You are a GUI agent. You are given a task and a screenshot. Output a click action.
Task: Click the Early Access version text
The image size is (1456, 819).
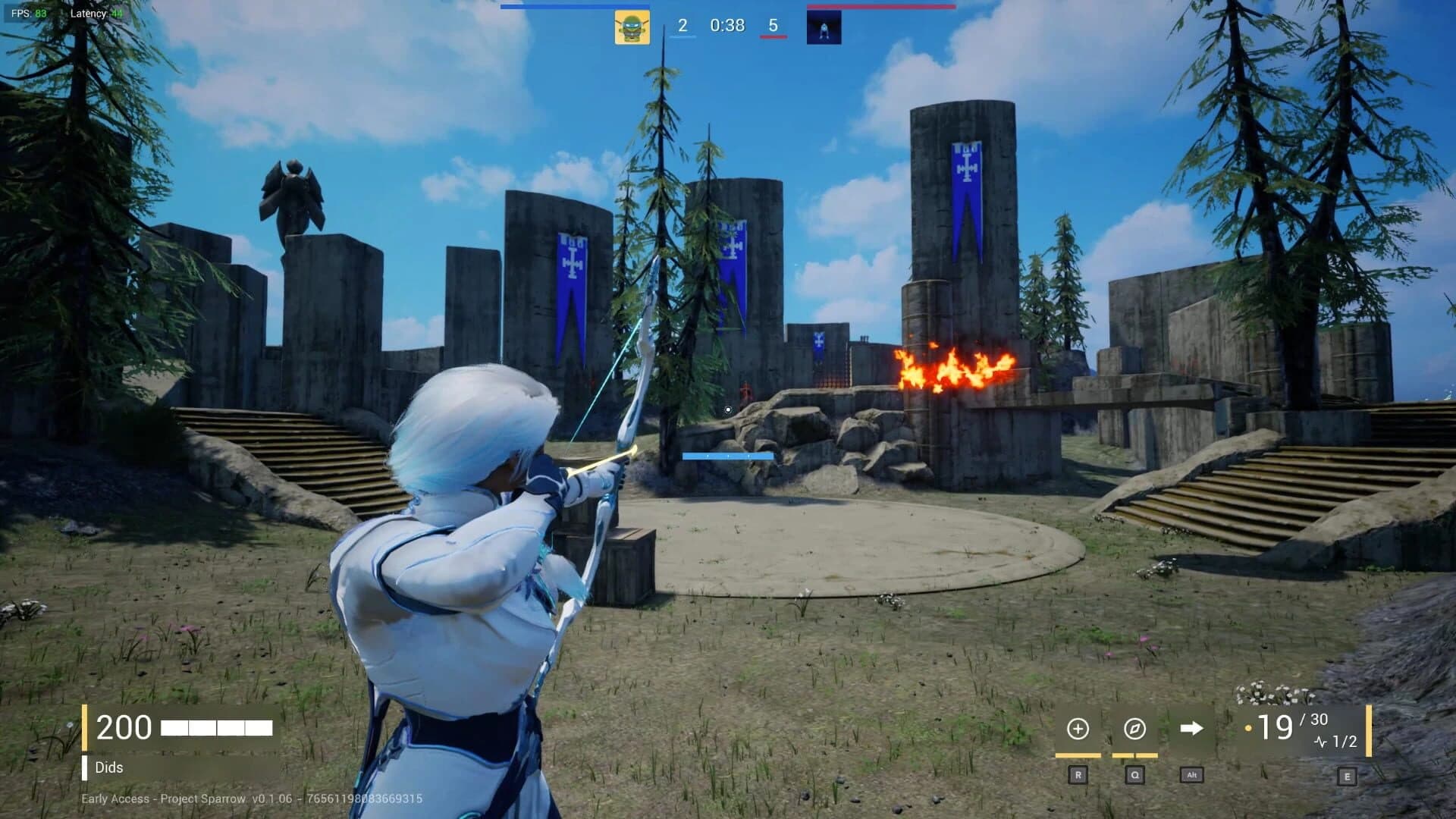(250, 799)
